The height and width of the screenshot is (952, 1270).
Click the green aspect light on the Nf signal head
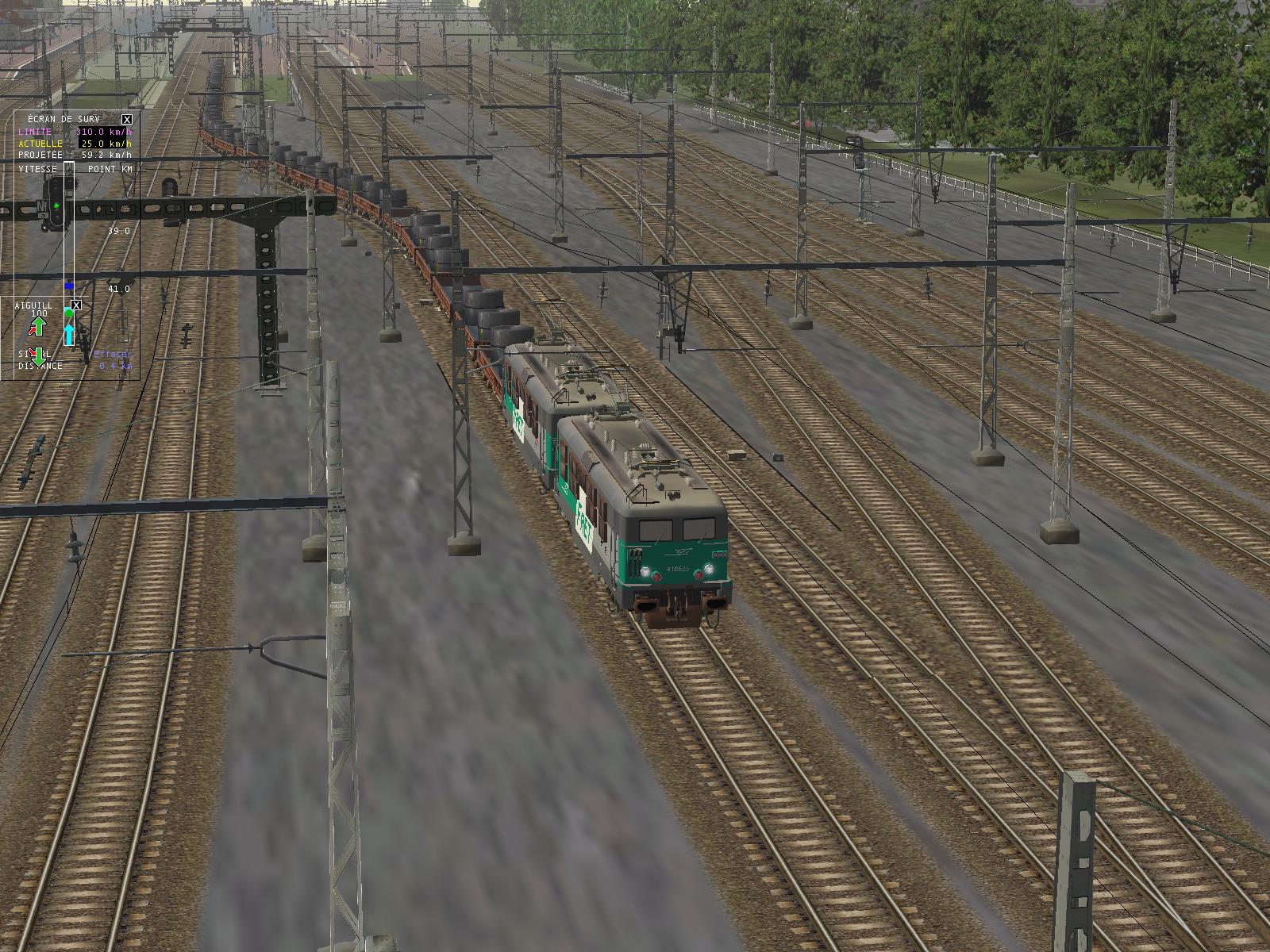click(x=56, y=205)
